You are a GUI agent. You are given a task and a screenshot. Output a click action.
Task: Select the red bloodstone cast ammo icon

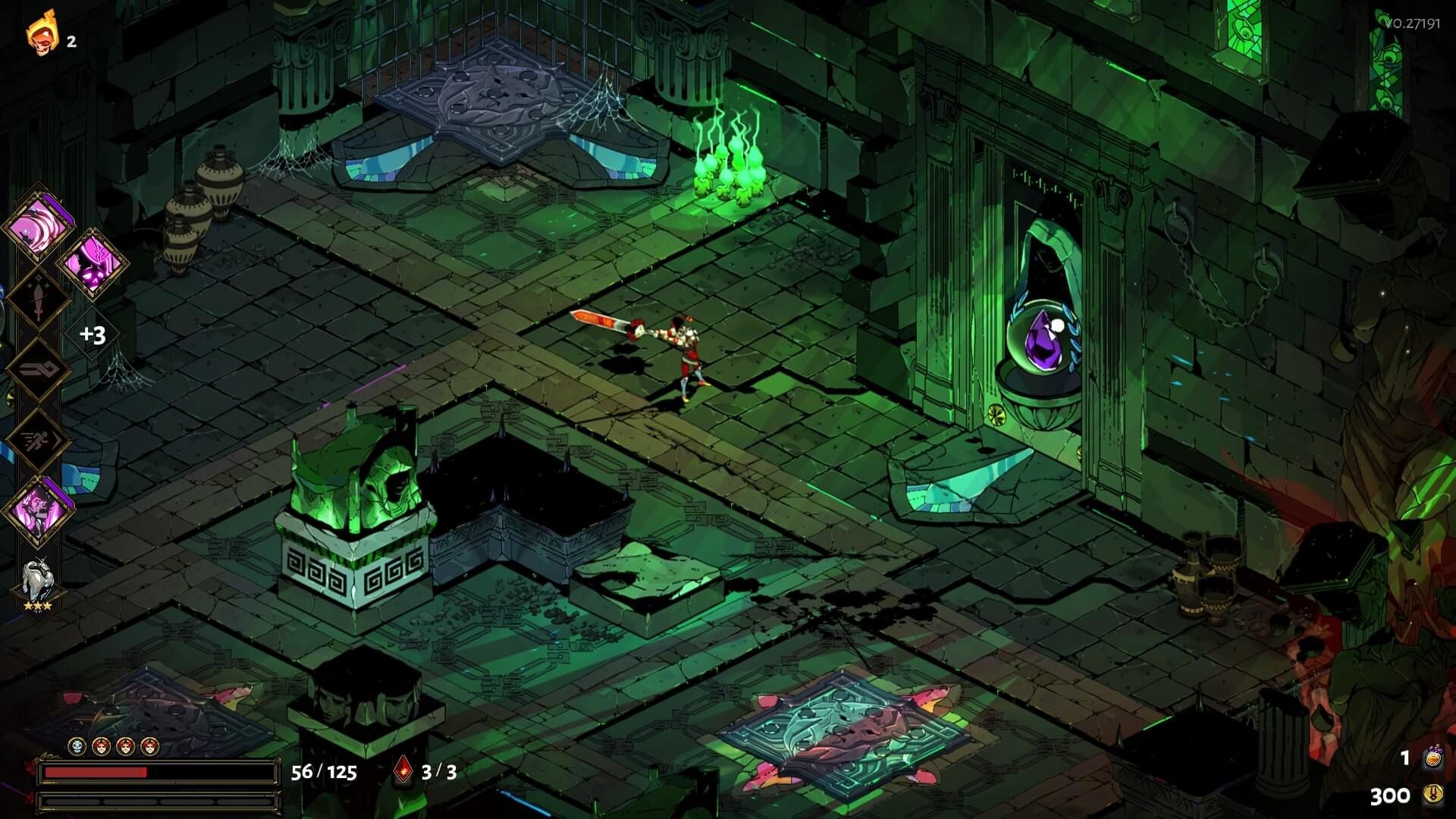click(403, 771)
